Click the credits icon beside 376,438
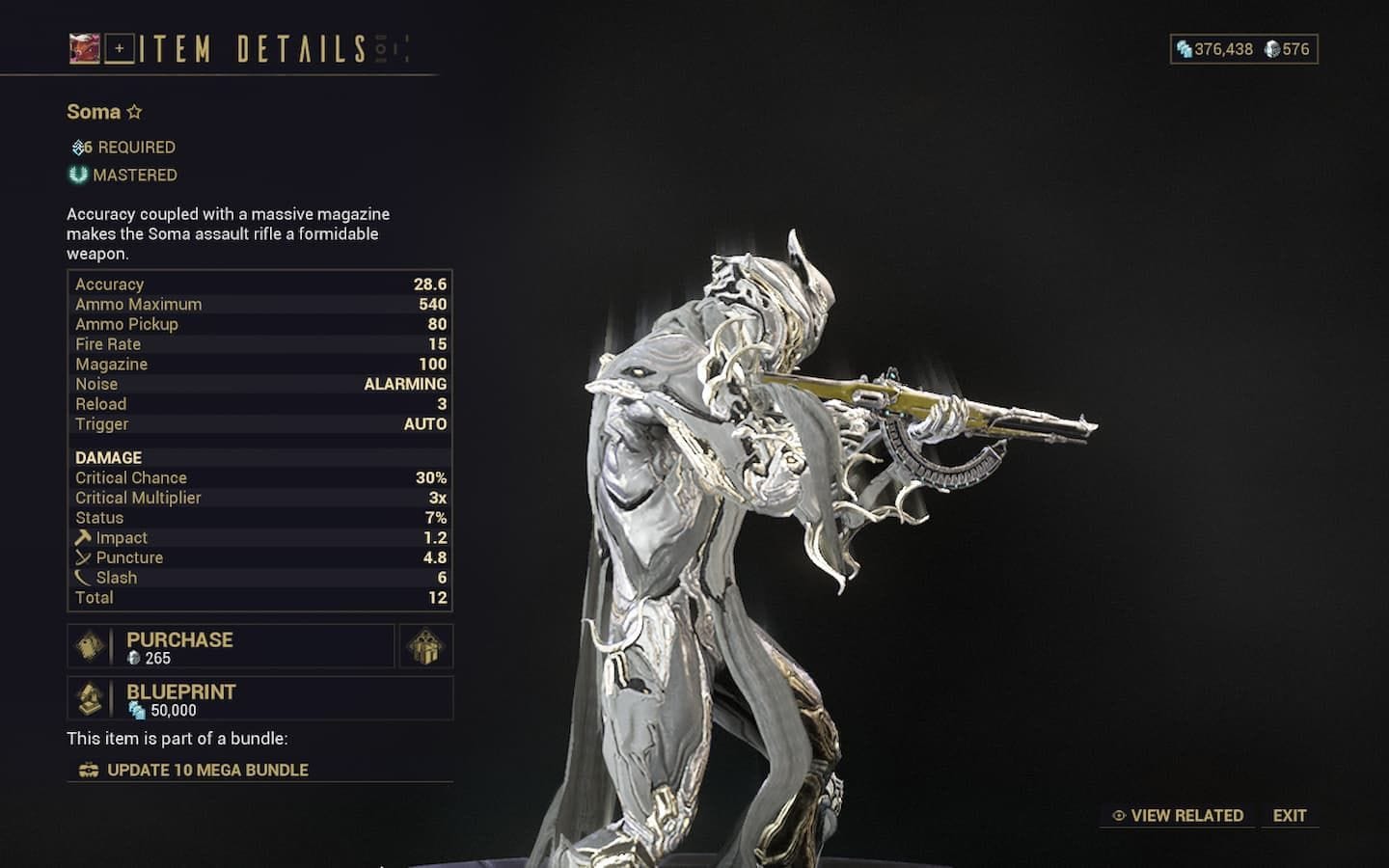Viewport: 1389px width, 868px height. (1183, 49)
